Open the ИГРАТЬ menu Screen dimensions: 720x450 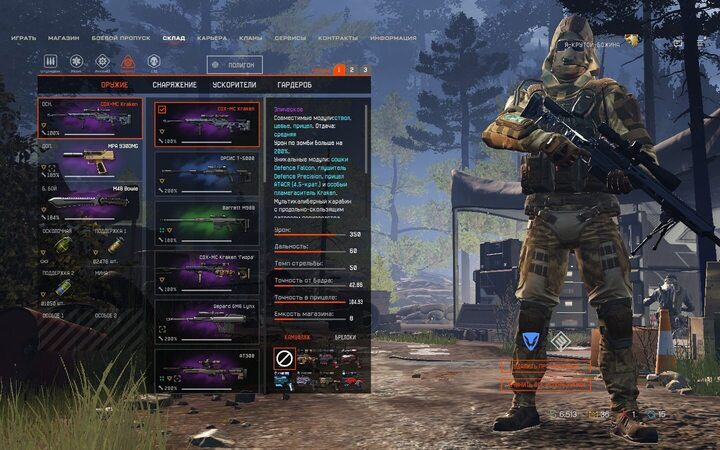(x=24, y=38)
